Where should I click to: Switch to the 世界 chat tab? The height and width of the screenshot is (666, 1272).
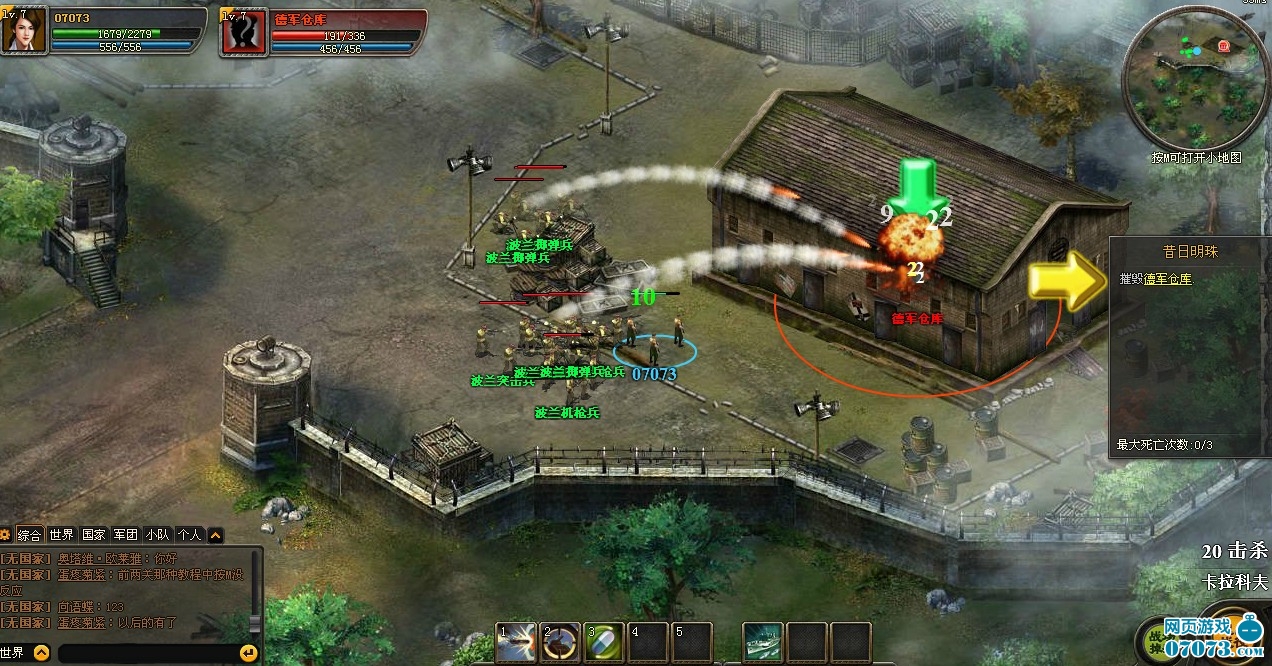(x=62, y=535)
